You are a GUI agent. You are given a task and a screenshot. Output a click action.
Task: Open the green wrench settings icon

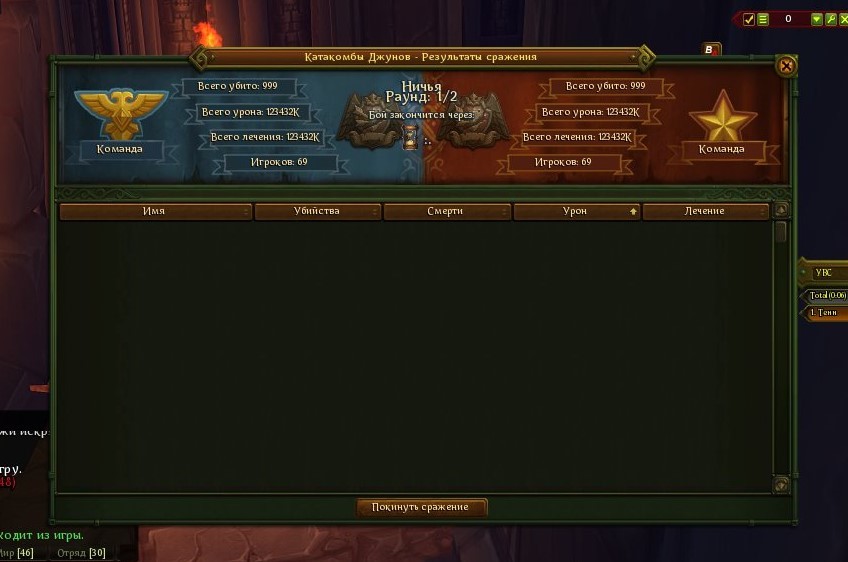pyautogui.click(x=830, y=19)
